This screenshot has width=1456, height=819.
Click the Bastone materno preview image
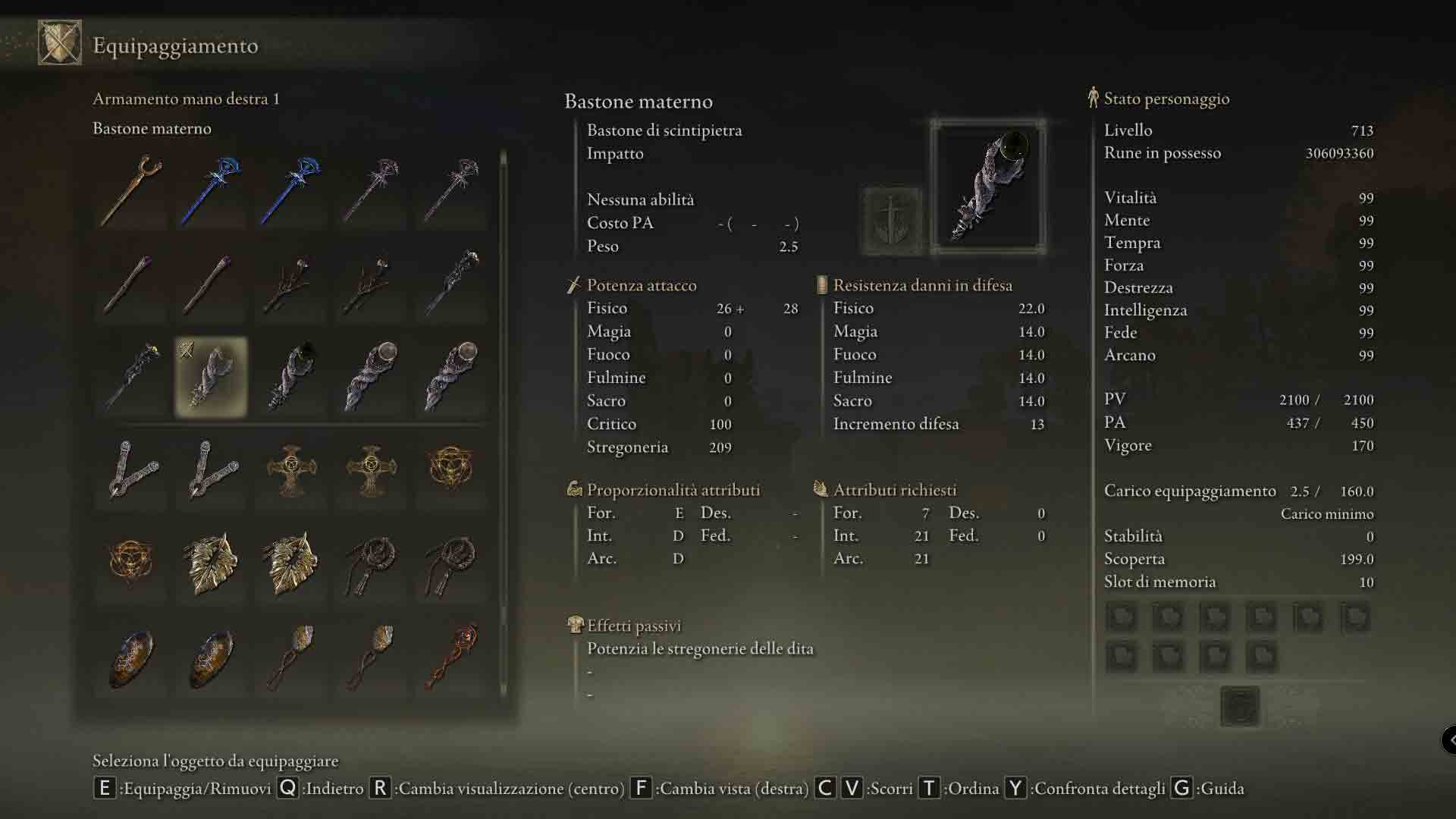pos(988,187)
